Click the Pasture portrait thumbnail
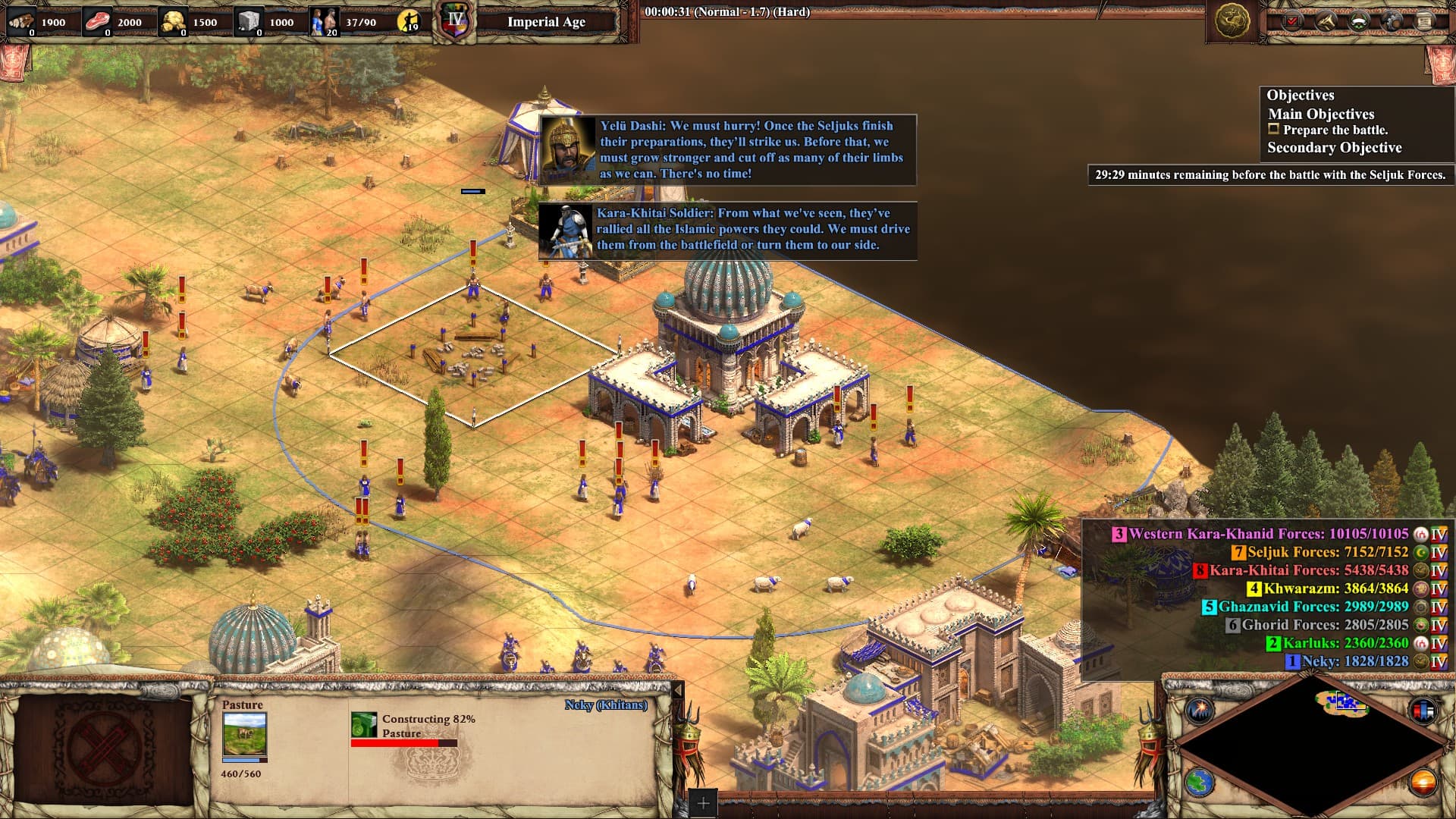The width and height of the screenshot is (1456, 819). click(x=244, y=734)
